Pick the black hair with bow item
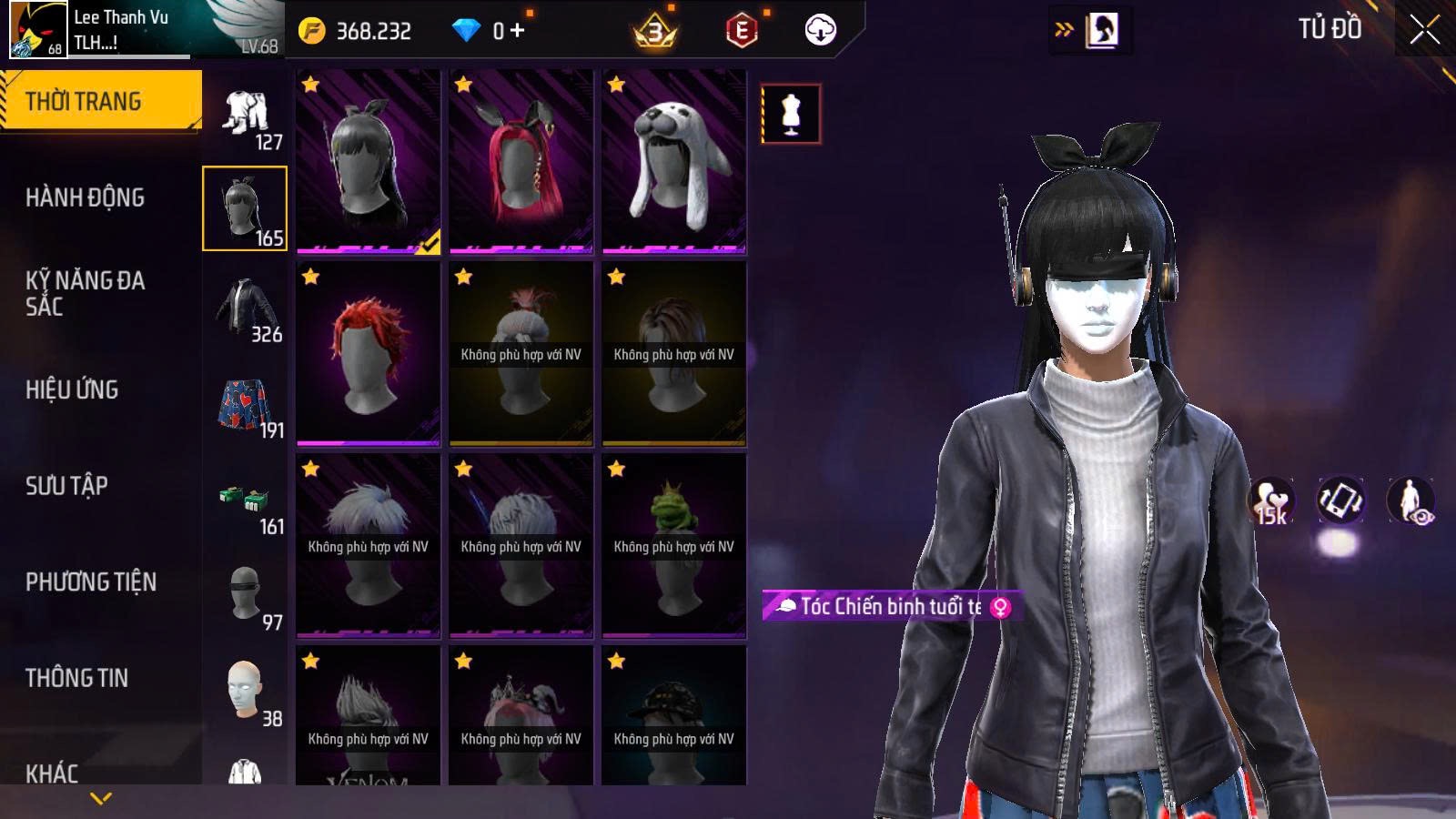Image resolution: width=1456 pixels, height=819 pixels. click(x=369, y=161)
